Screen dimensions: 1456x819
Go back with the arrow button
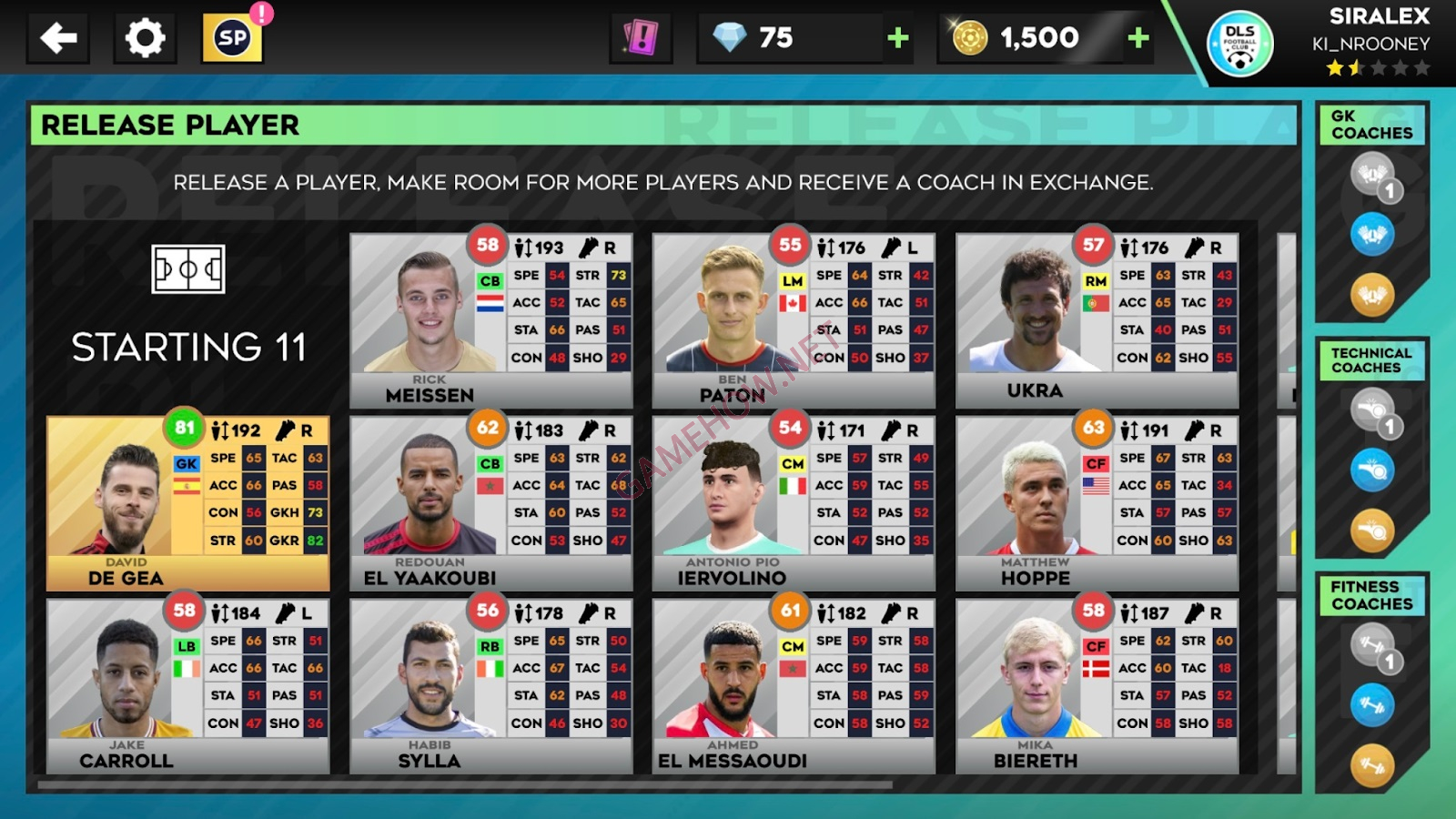click(x=57, y=38)
